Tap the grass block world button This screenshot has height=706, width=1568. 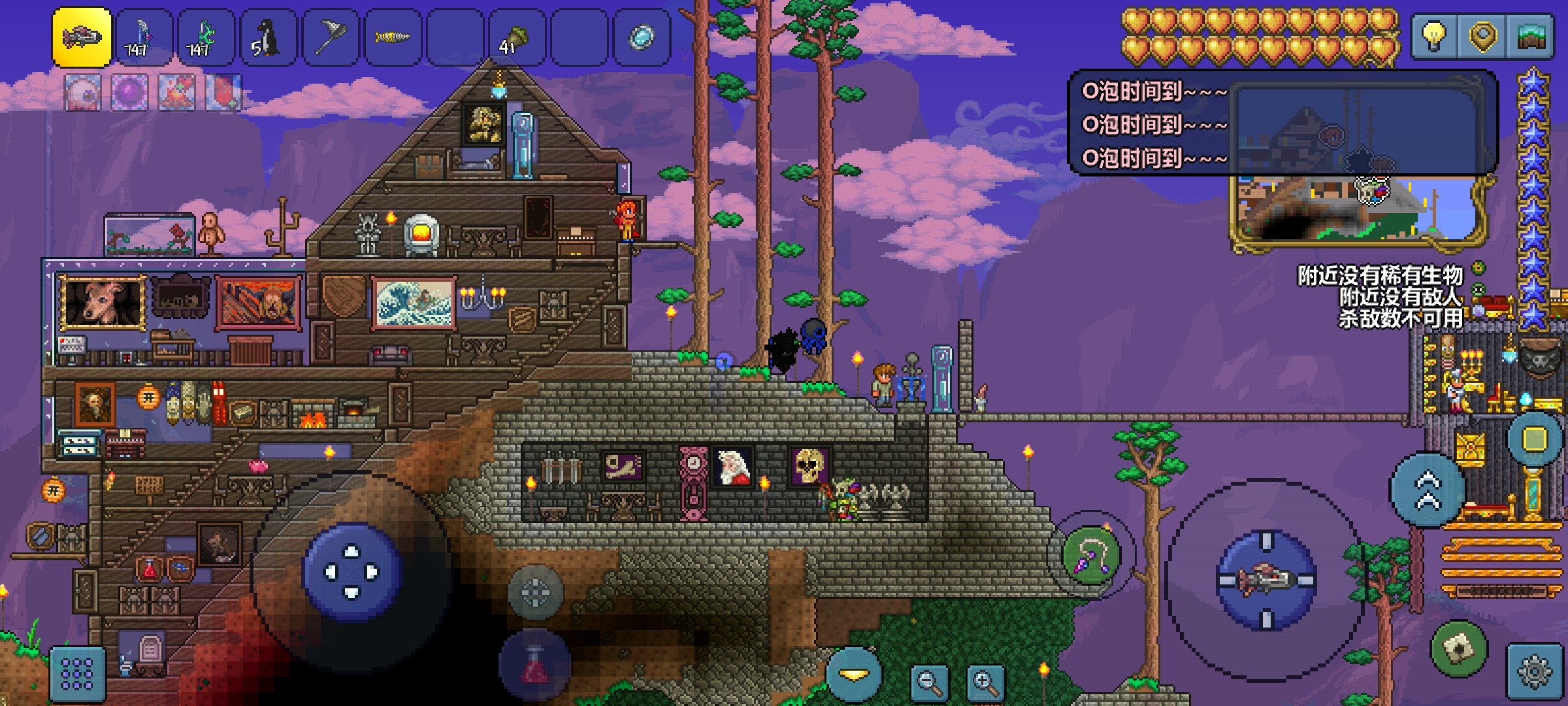coord(1531,36)
